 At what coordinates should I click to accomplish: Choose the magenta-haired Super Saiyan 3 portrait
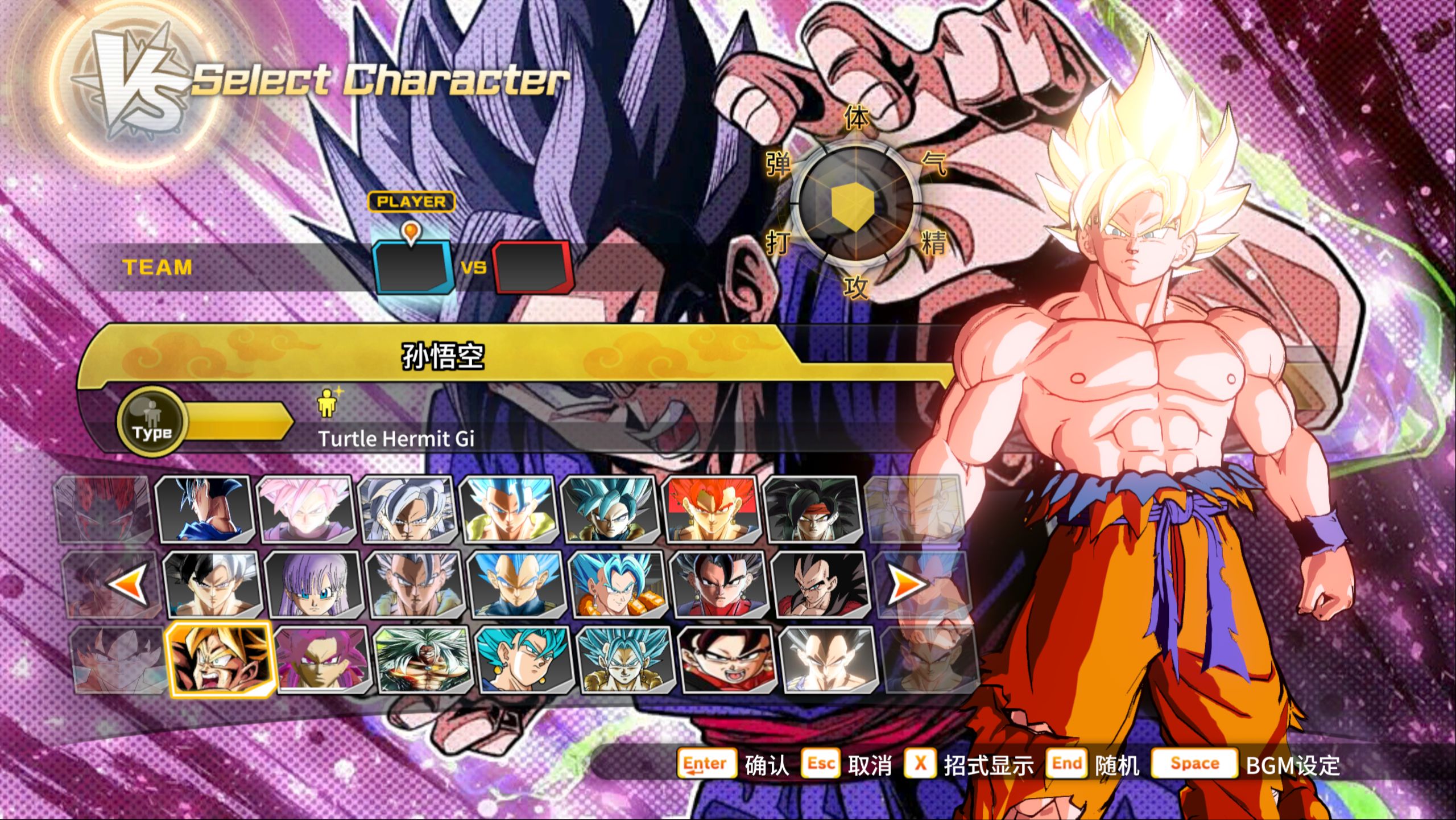coord(323,660)
